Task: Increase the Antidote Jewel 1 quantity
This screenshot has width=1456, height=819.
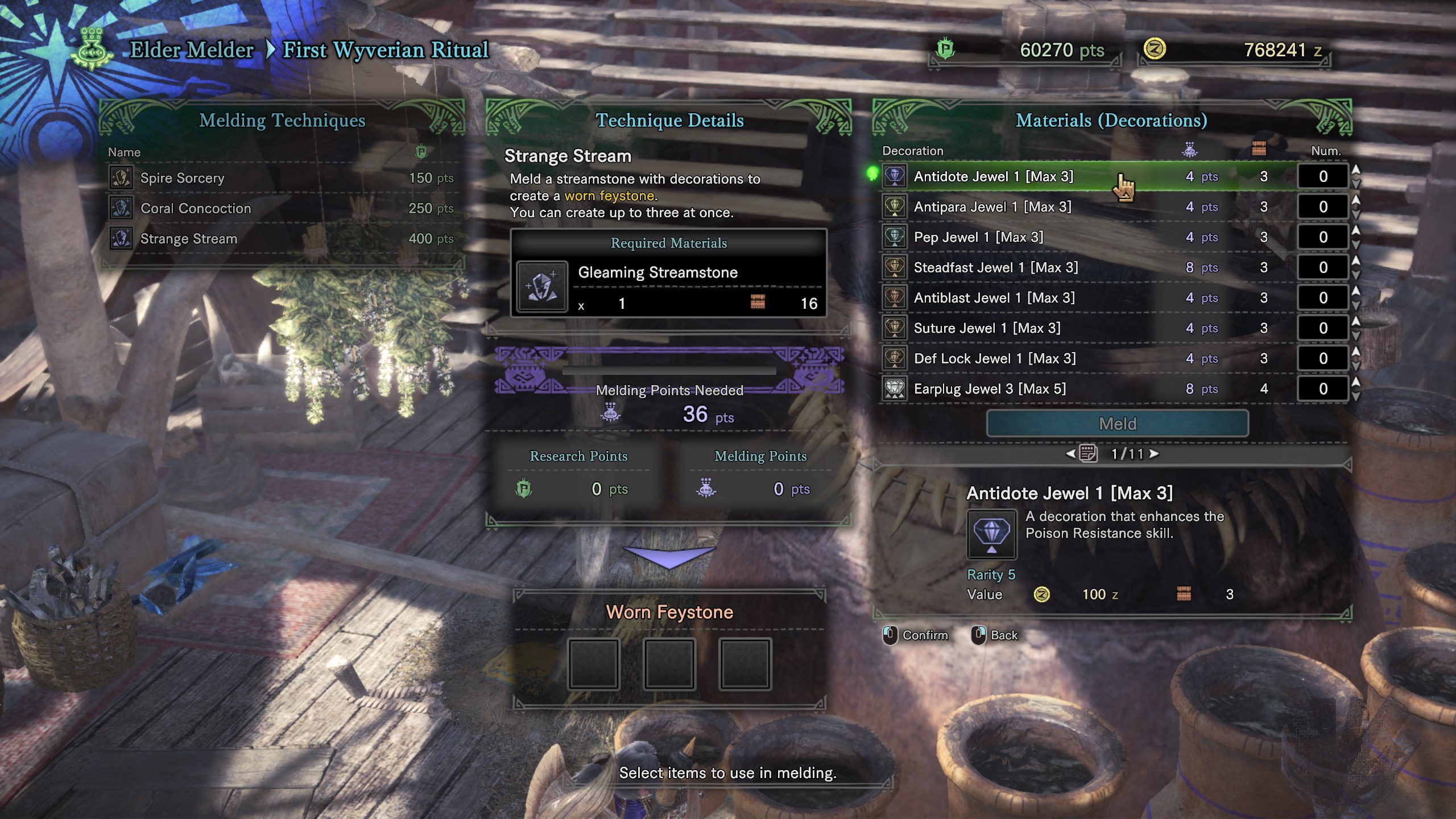Action: (1356, 170)
